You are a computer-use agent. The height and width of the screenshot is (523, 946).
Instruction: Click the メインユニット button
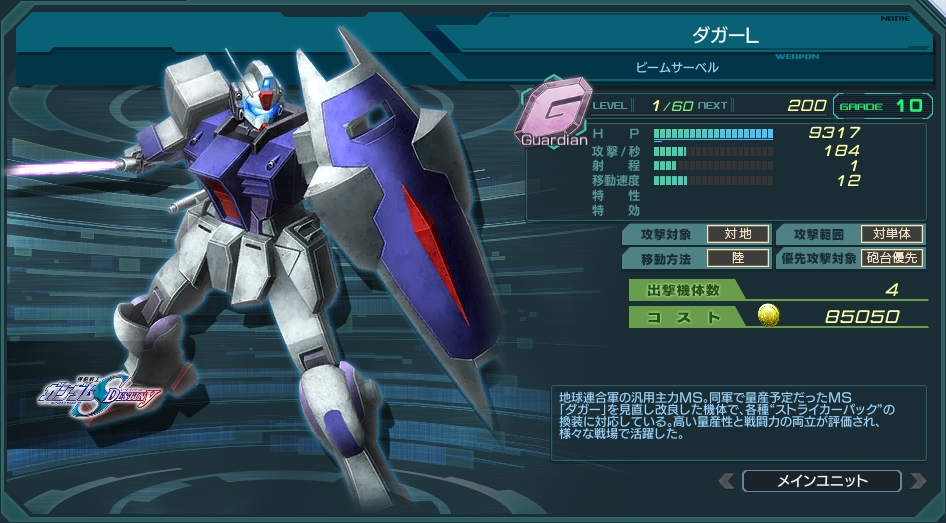click(x=821, y=481)
